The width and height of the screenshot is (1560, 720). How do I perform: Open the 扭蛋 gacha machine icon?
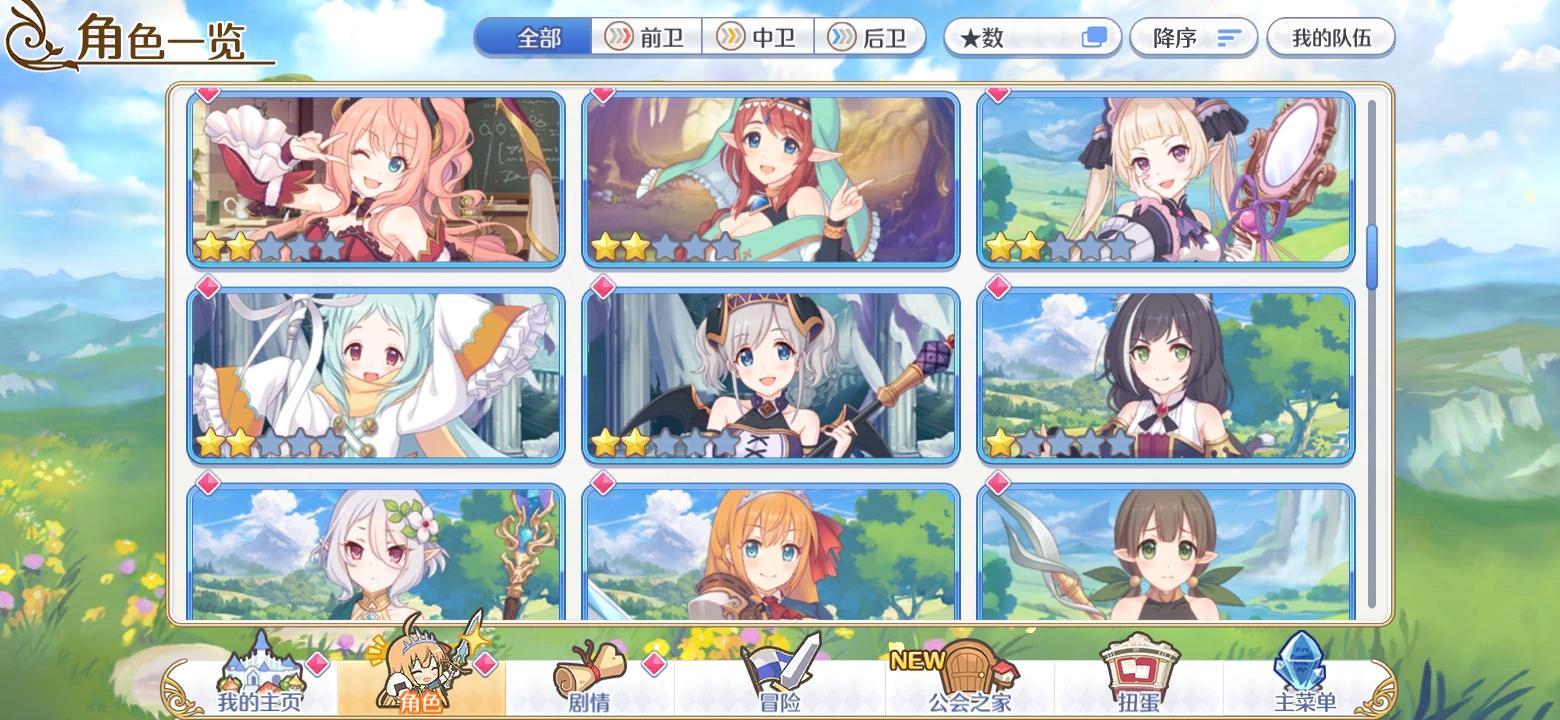point(1140,670)
